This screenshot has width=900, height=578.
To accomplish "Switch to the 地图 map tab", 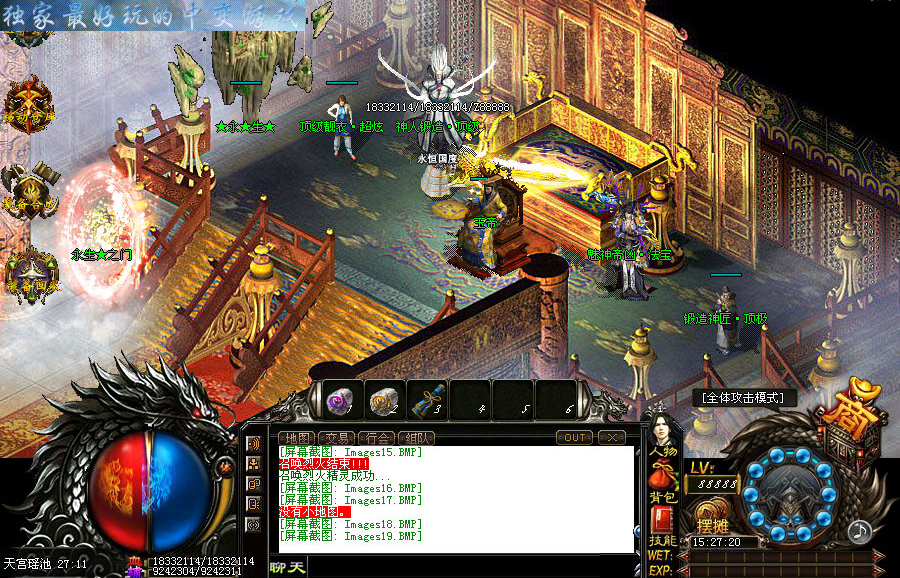I will tap(297, 438).
